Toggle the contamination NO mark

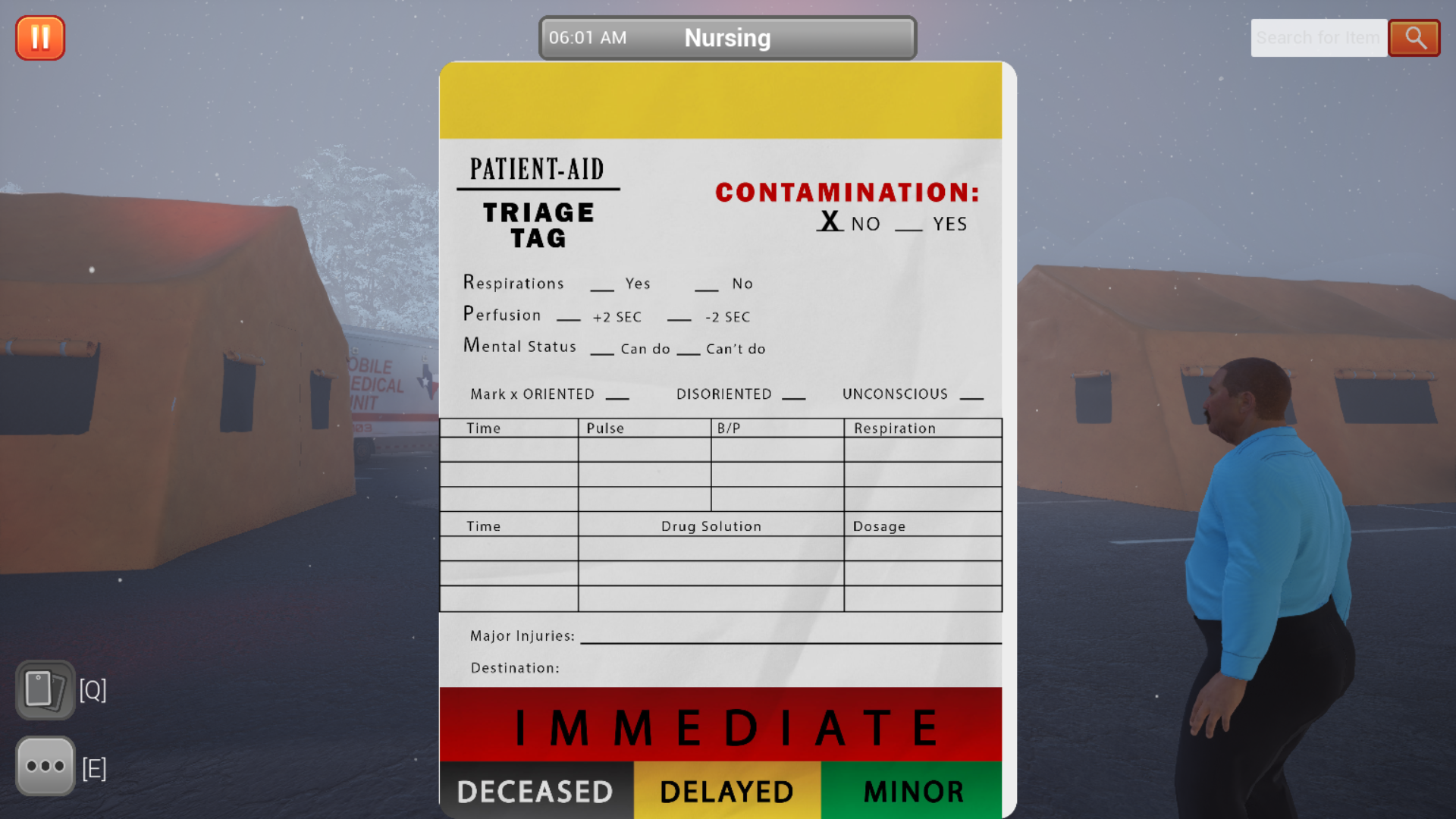(830, 222)
